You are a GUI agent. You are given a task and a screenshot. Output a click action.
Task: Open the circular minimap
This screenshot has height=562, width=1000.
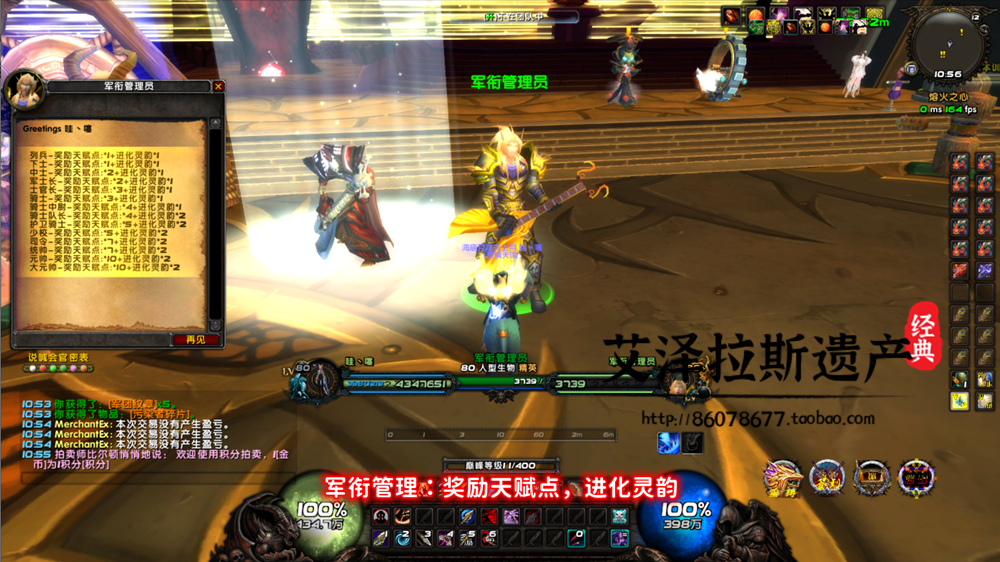(946, 38)
